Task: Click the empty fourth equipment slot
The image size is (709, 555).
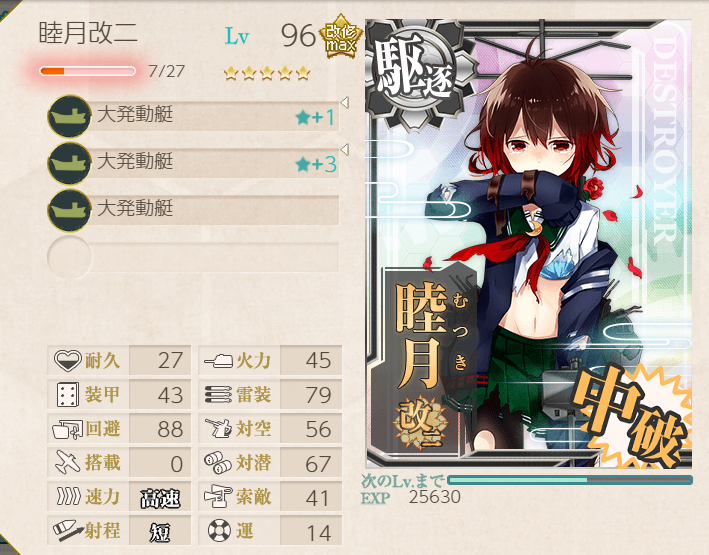Action: coord(195,256)
